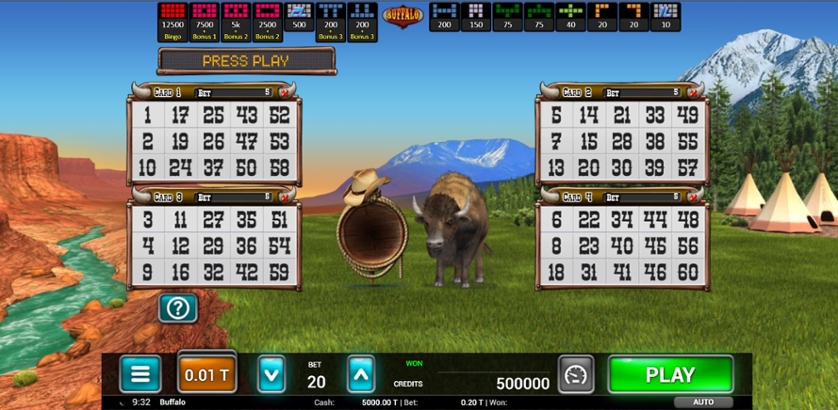Select the Card 3 bingo card
838x410 pixels.
pyautogui.click(x=214, y=246)
